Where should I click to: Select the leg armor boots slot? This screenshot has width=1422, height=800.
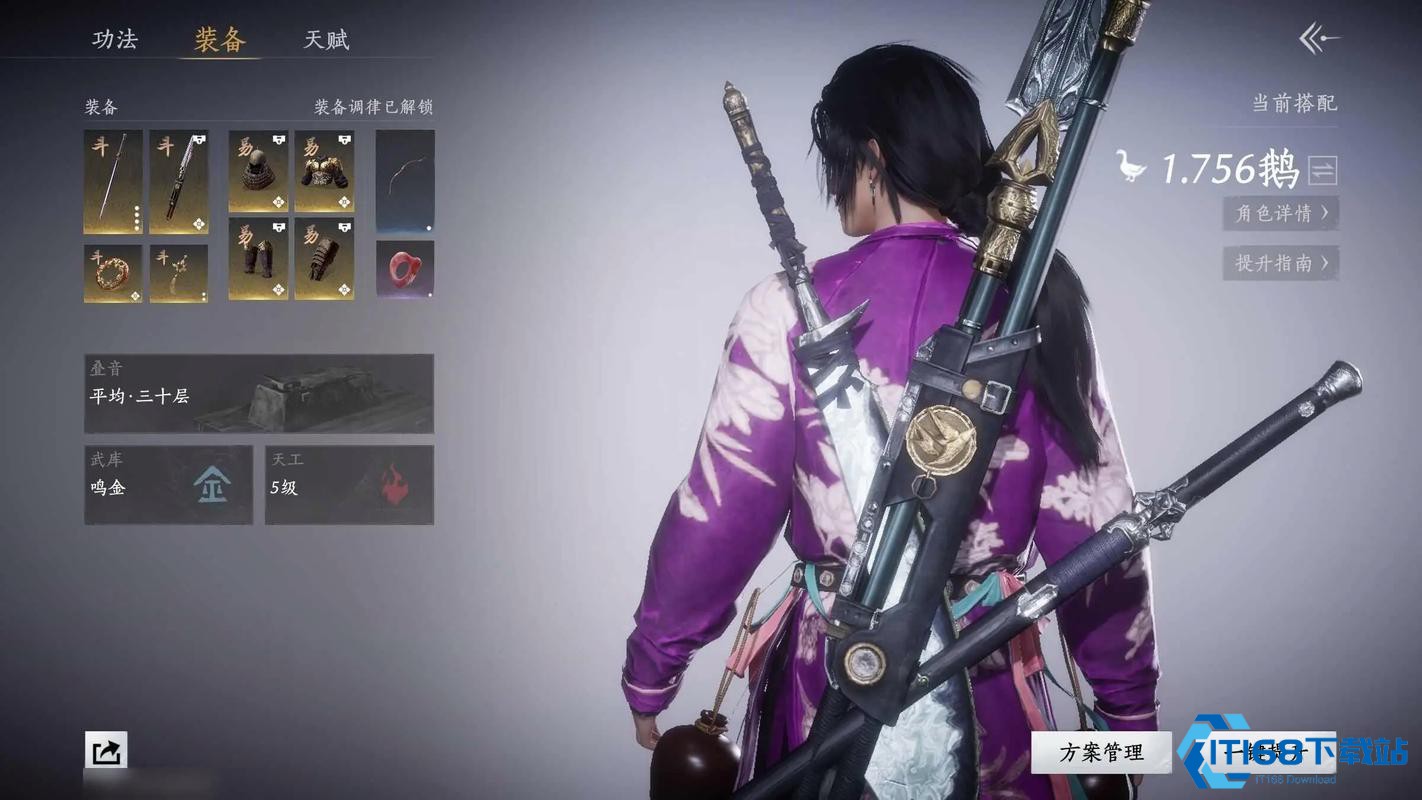point(258,259)
